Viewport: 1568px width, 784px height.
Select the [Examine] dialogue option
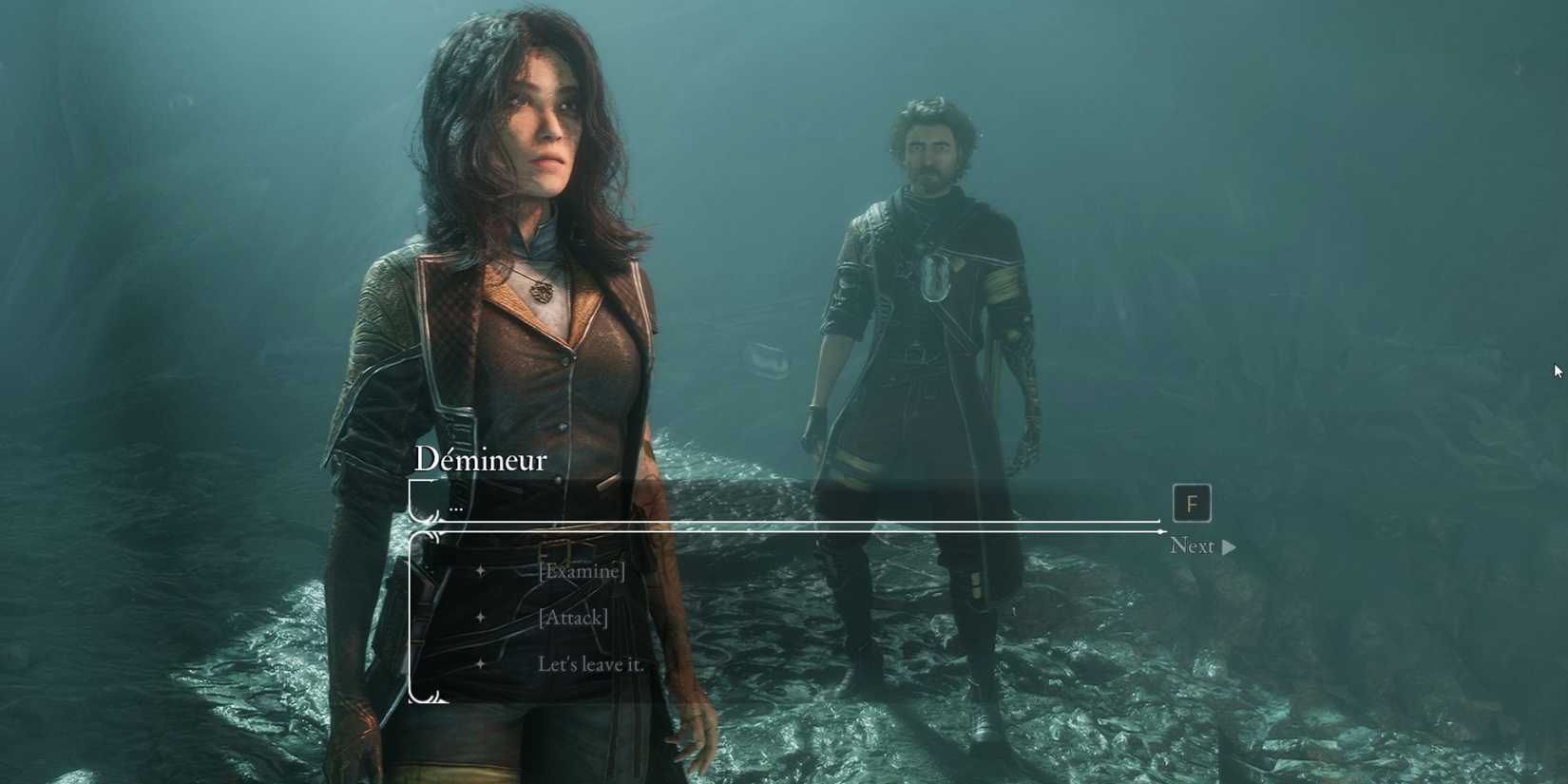tap(582, 571)
